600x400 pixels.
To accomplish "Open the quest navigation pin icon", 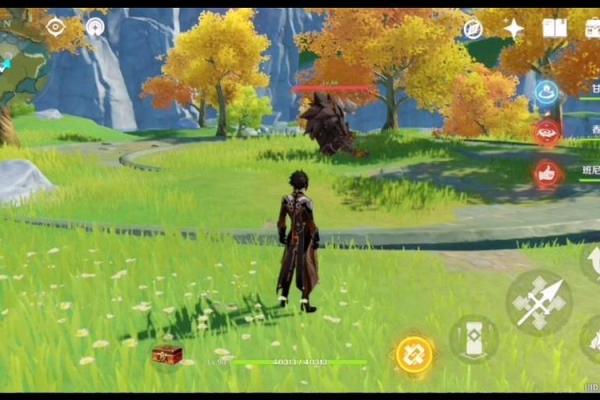I will click(x=95, y=27).
